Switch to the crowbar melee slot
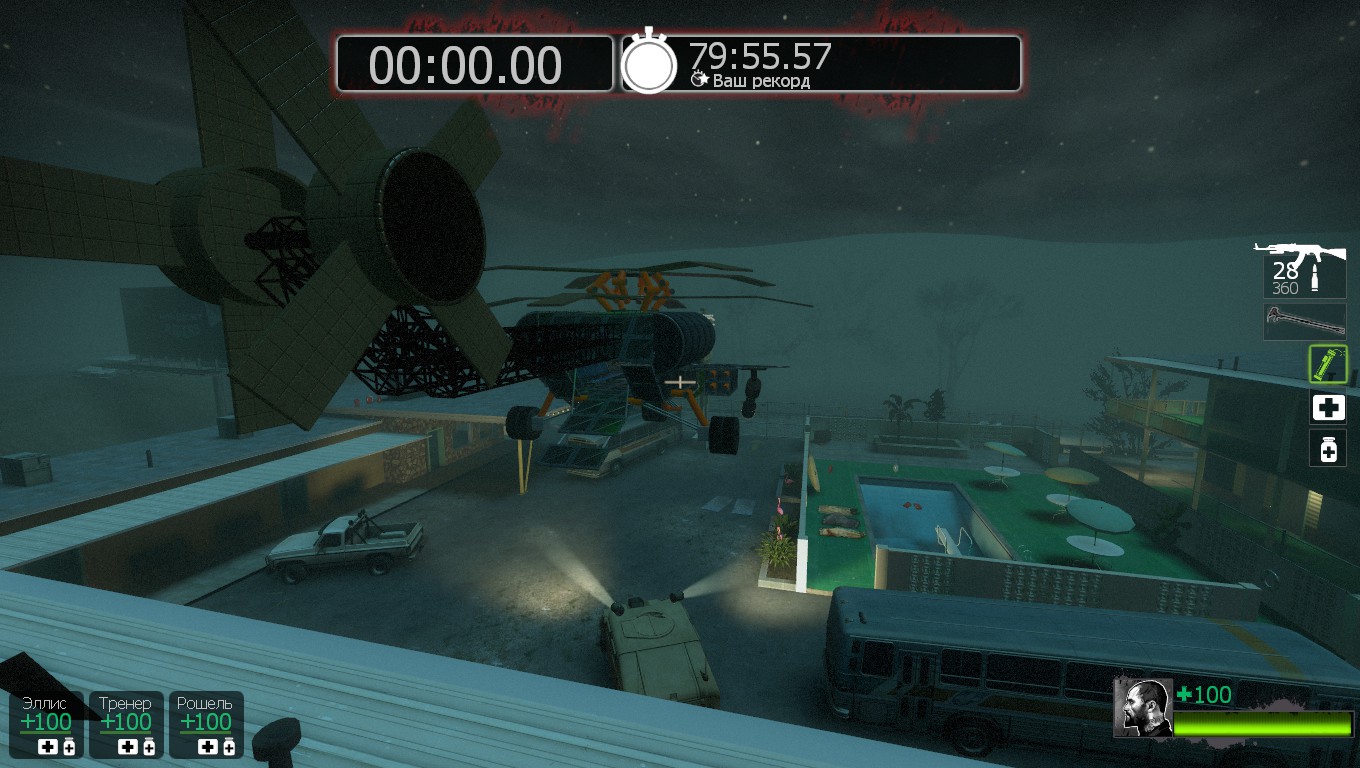The height and width of the screenshot is (768, 1360). (x=1304, y=322)
